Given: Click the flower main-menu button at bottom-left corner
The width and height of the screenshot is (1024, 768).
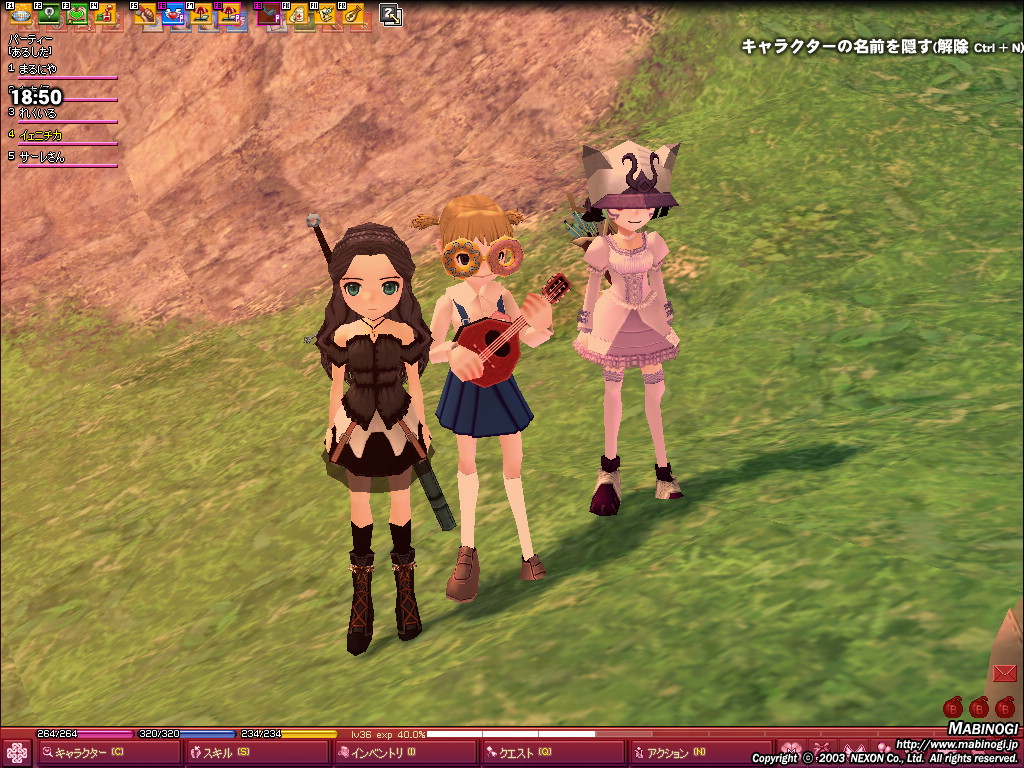Looking at the screenshot, I should (x=17, y=753).
